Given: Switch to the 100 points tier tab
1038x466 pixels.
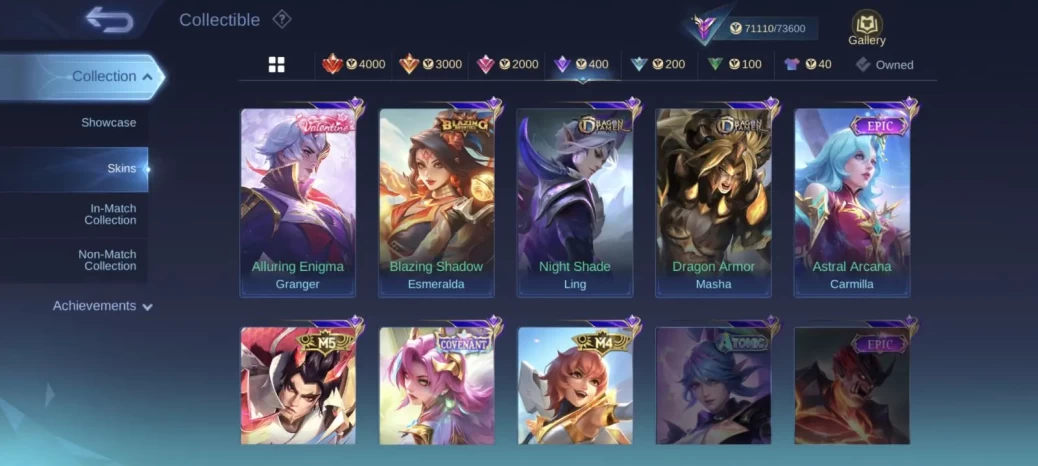Looking at the screenshot, I should coord(734,65).
